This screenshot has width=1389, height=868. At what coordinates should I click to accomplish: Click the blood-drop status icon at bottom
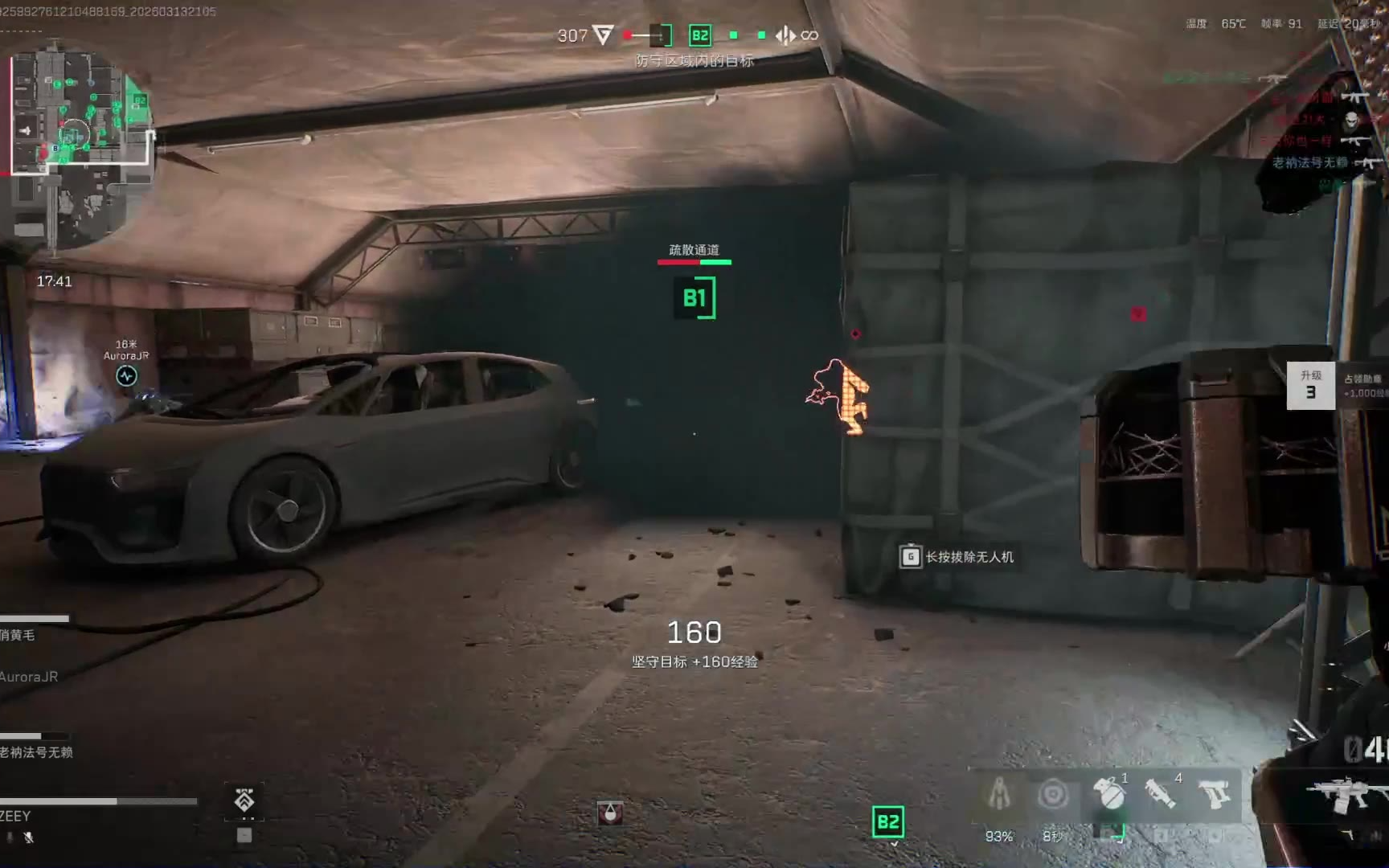pos(610,813)
